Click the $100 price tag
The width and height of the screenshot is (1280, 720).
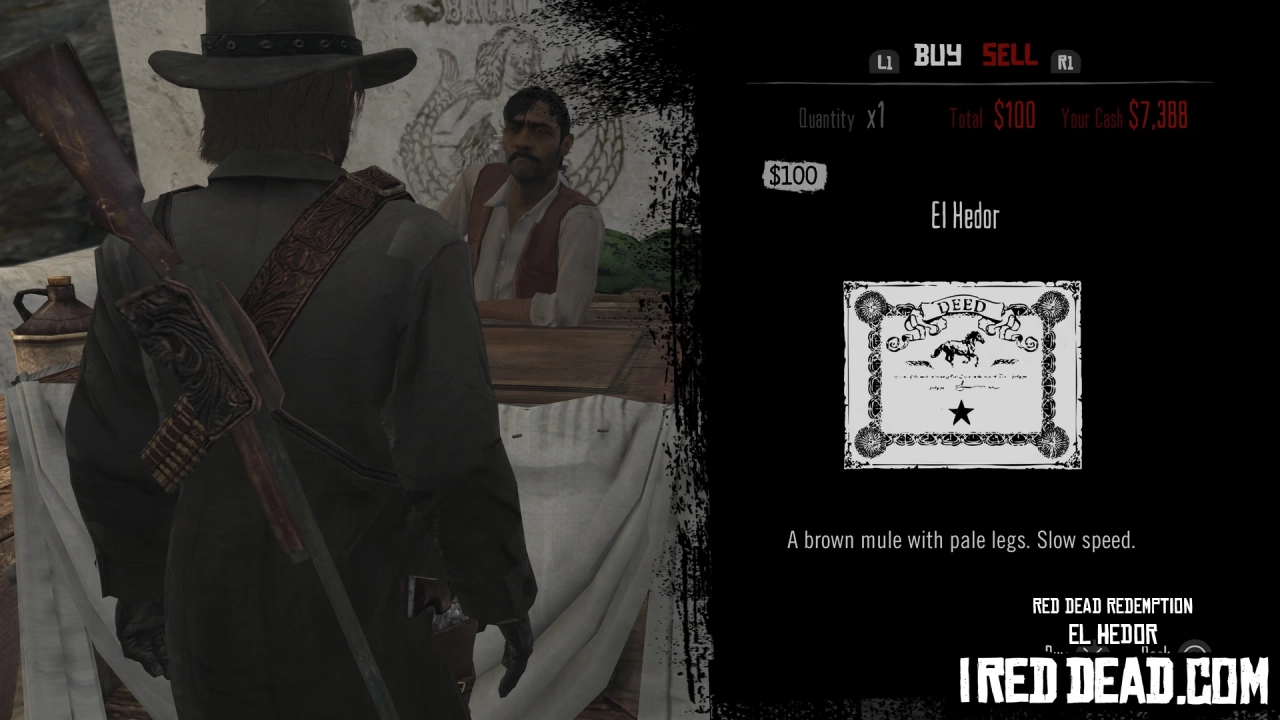pyautogui.click(x=794, y=176)
